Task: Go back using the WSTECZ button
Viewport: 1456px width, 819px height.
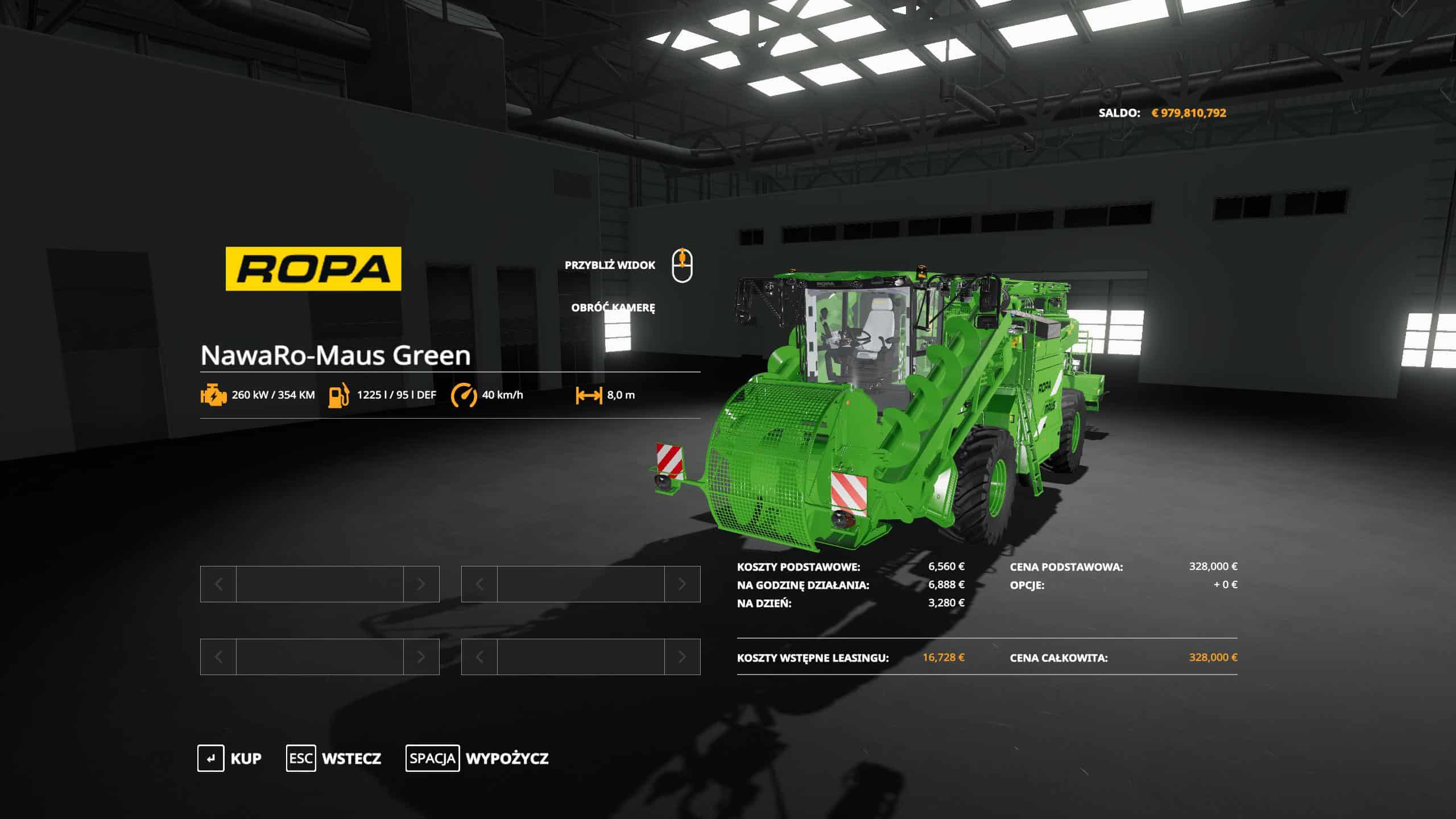Action: click(334, 758)
